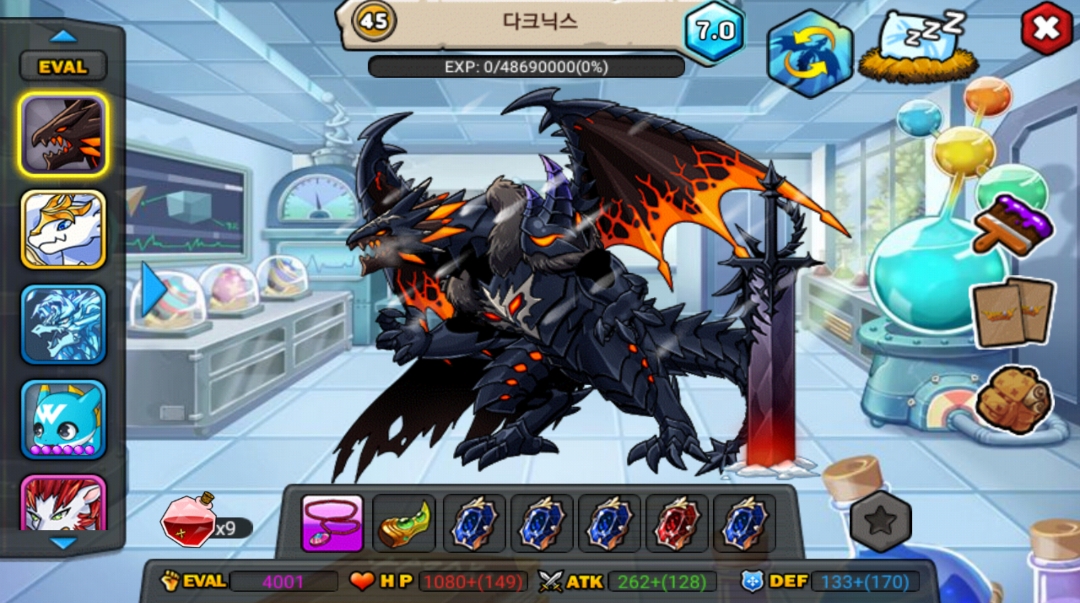
Task: Tap the down arrow below dragon list
Action: pos(63,542)
